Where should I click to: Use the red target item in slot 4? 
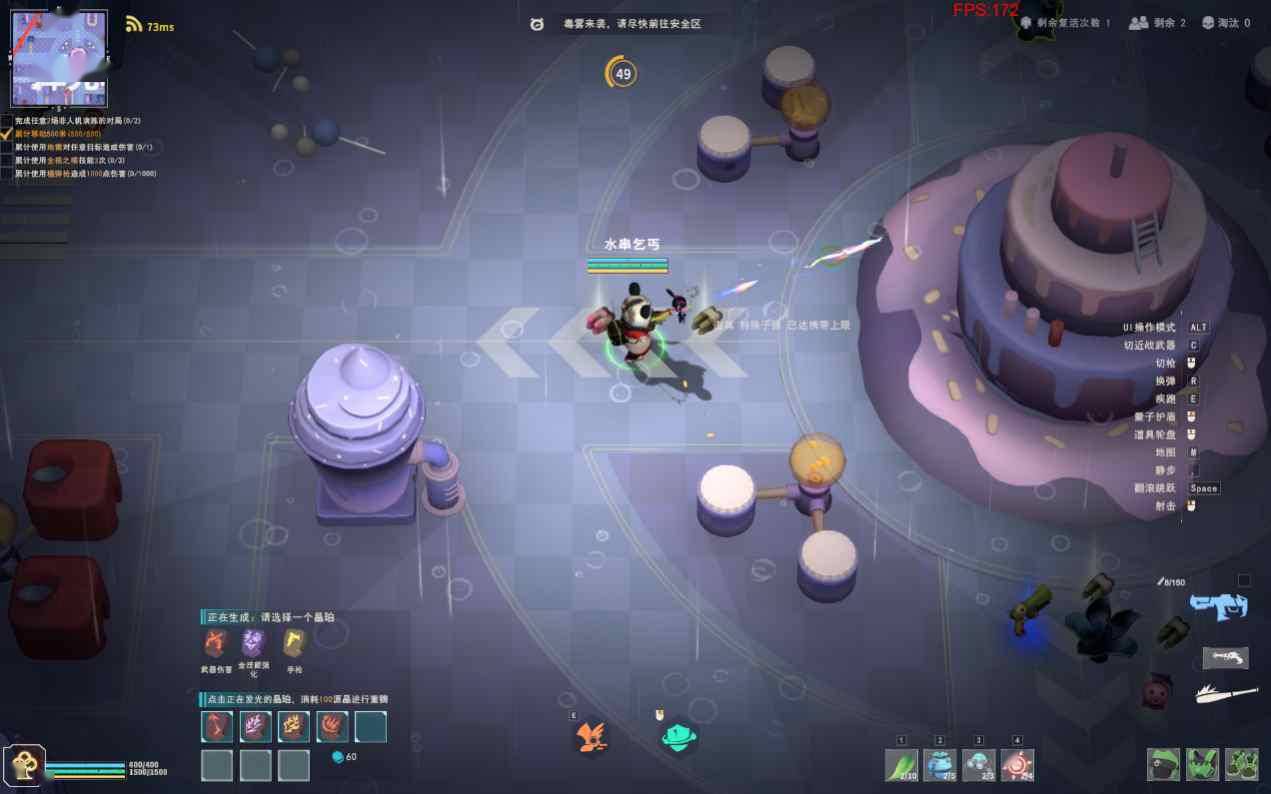[1017, 765]
